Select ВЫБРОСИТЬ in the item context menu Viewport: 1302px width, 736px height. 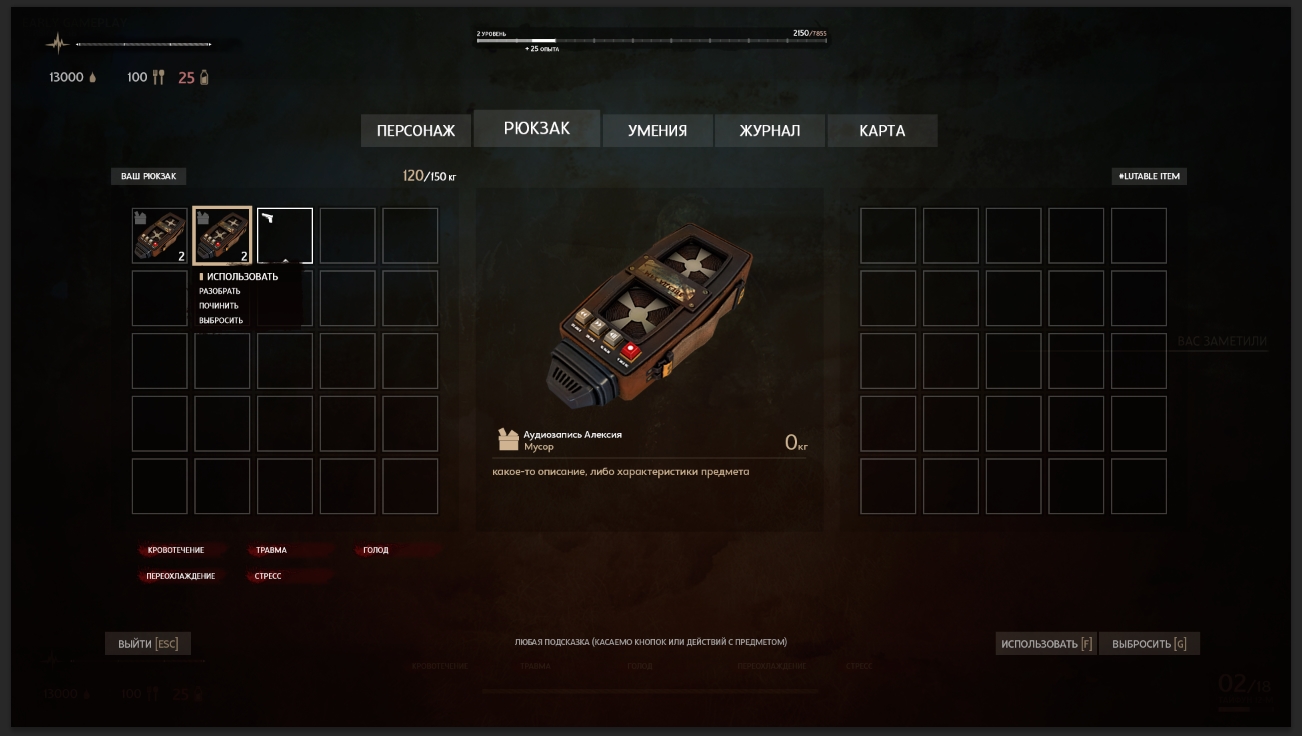pos(221,321)
